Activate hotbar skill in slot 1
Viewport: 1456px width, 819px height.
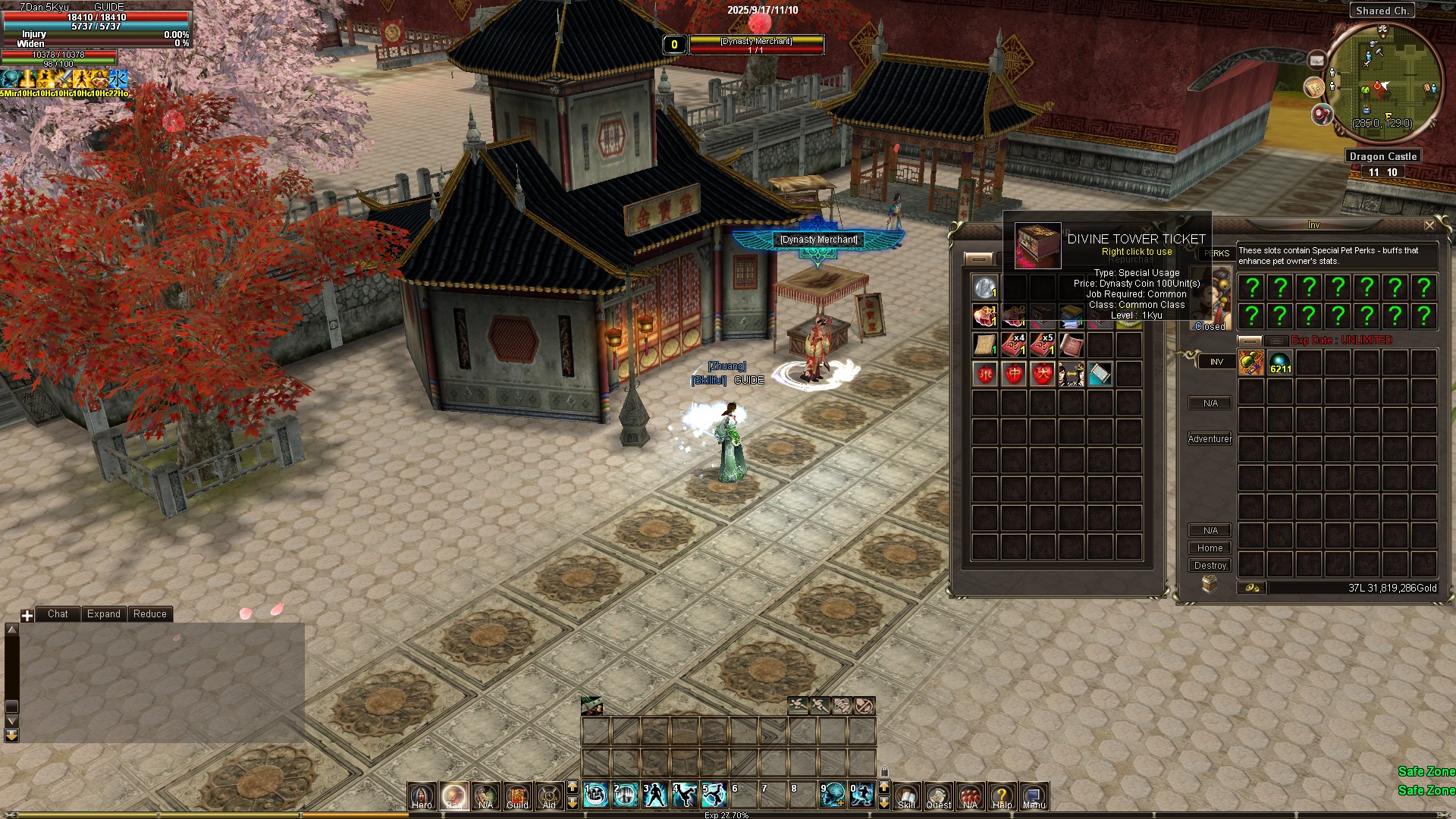[x=596, y=795]
